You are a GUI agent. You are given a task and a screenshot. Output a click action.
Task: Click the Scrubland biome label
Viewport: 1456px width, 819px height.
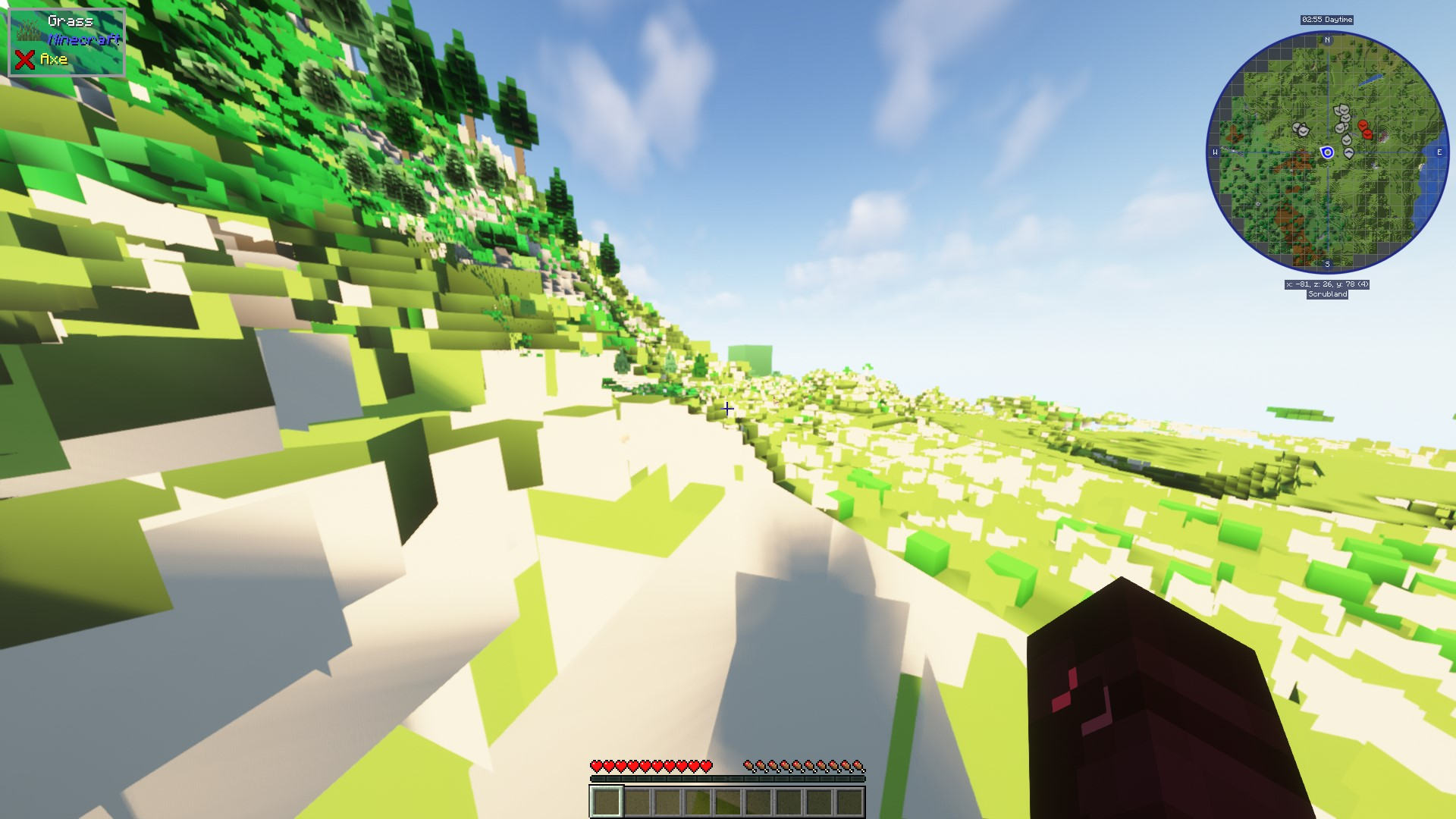[1327, 295]
